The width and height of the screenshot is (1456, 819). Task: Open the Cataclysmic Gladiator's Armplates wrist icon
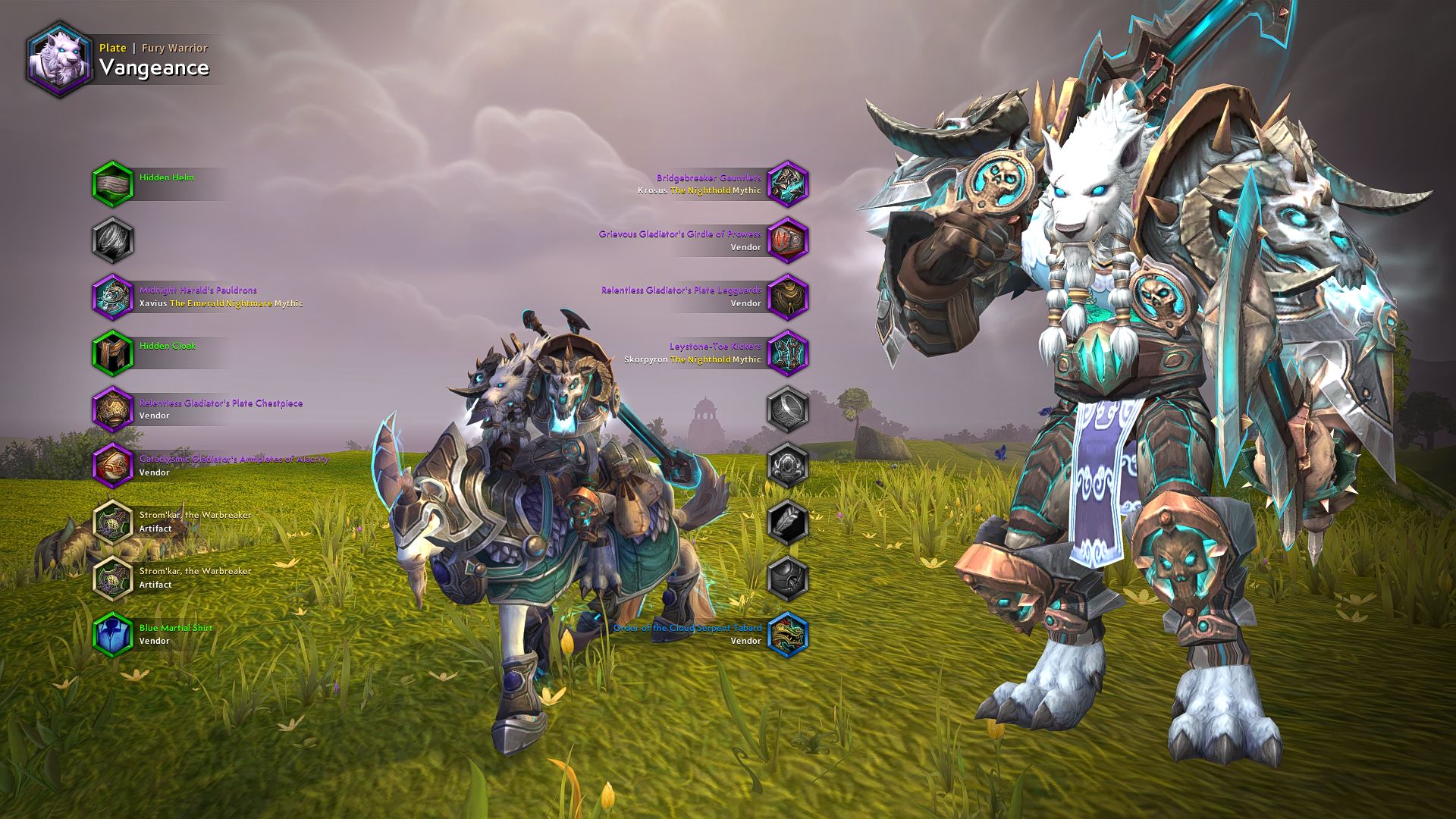[x=115, y=464]
